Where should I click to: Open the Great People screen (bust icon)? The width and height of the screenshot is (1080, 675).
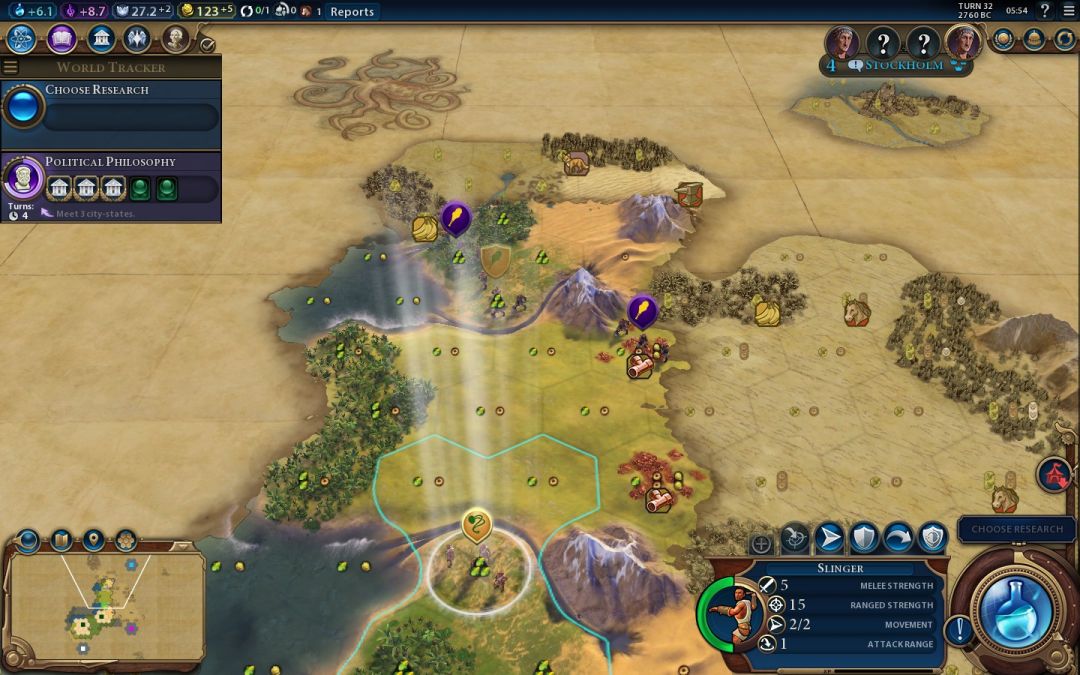(176, 39)
